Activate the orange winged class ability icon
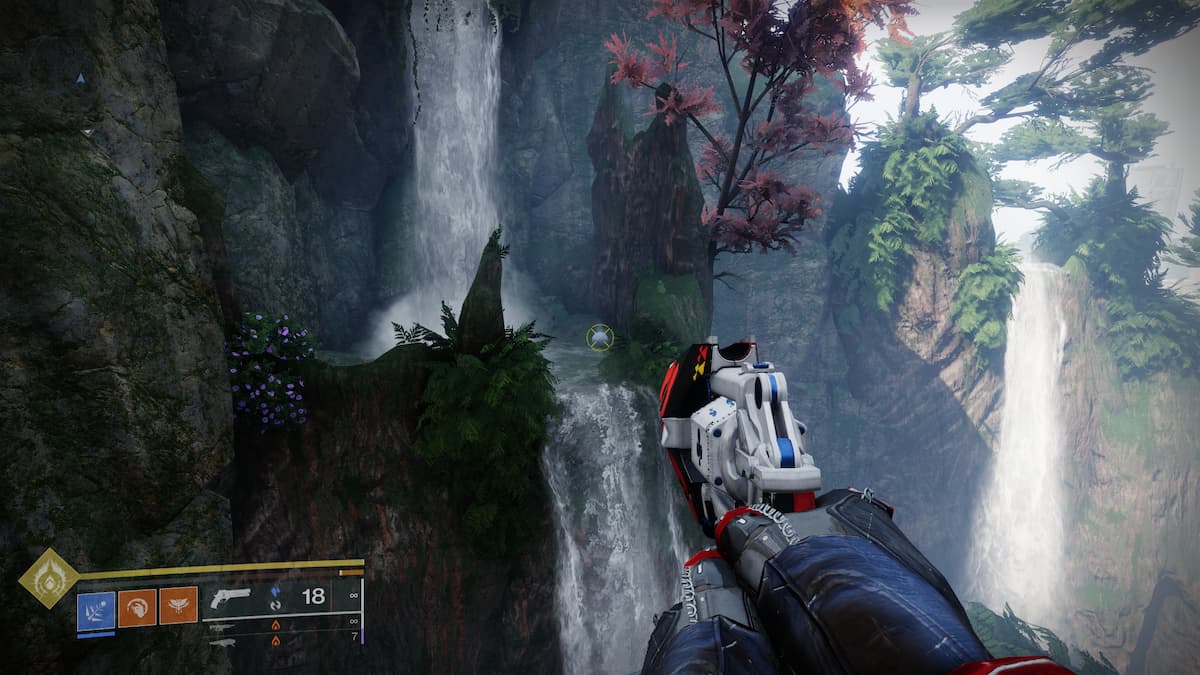This screenshot has width=1200, height=675. [x=178, y=606]
